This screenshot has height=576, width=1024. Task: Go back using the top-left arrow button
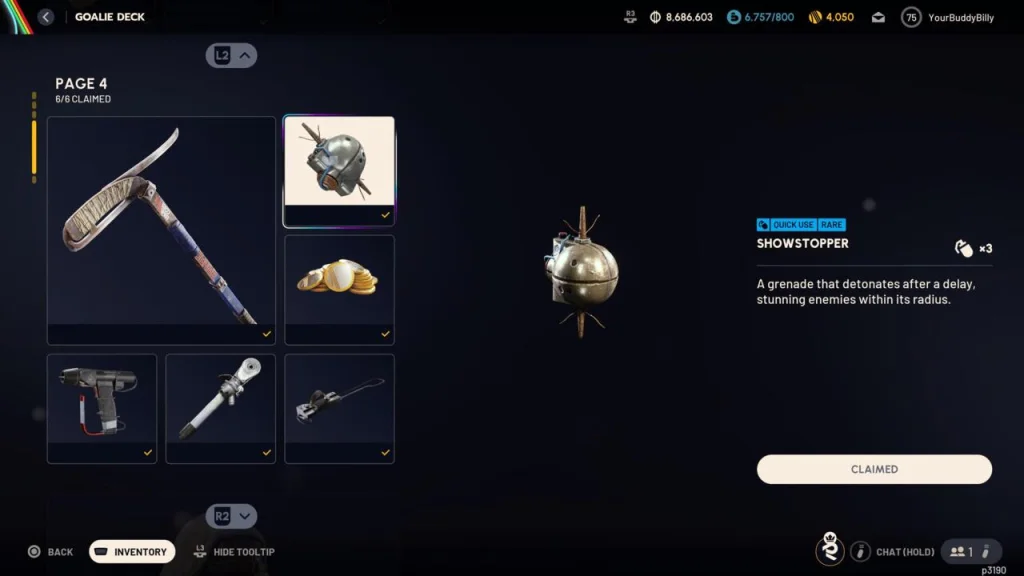[x=45, y=17]
